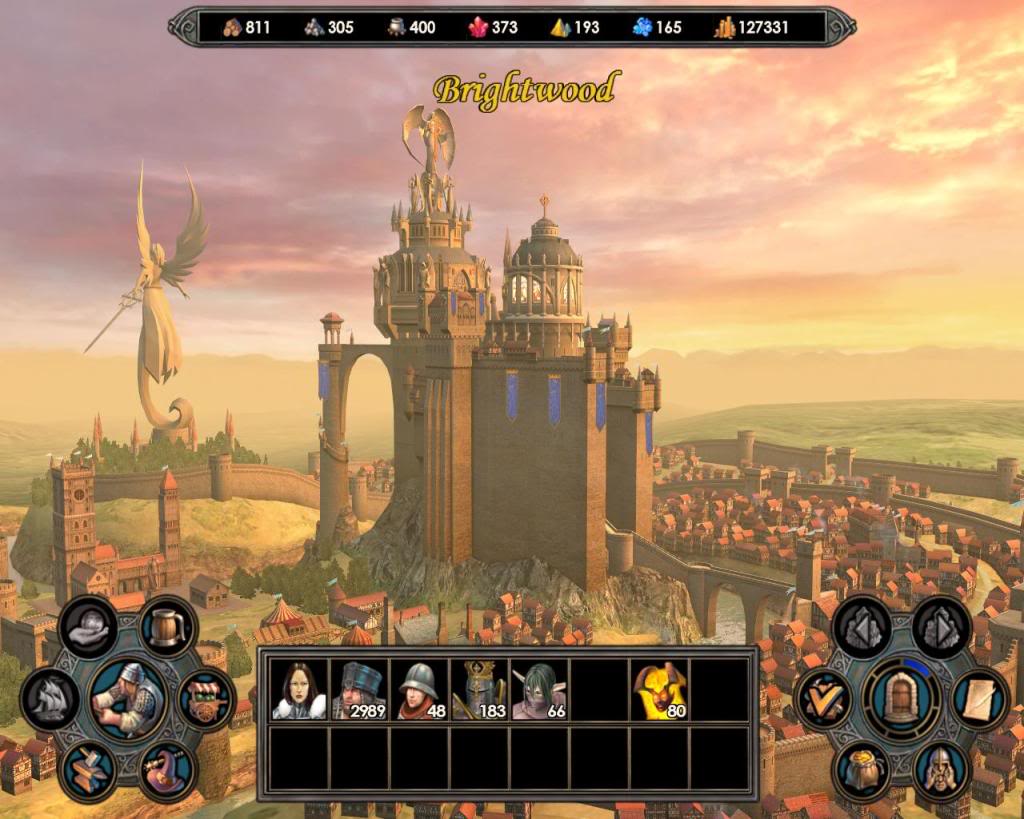Click the central town builder icon

(x=128, y=698)
